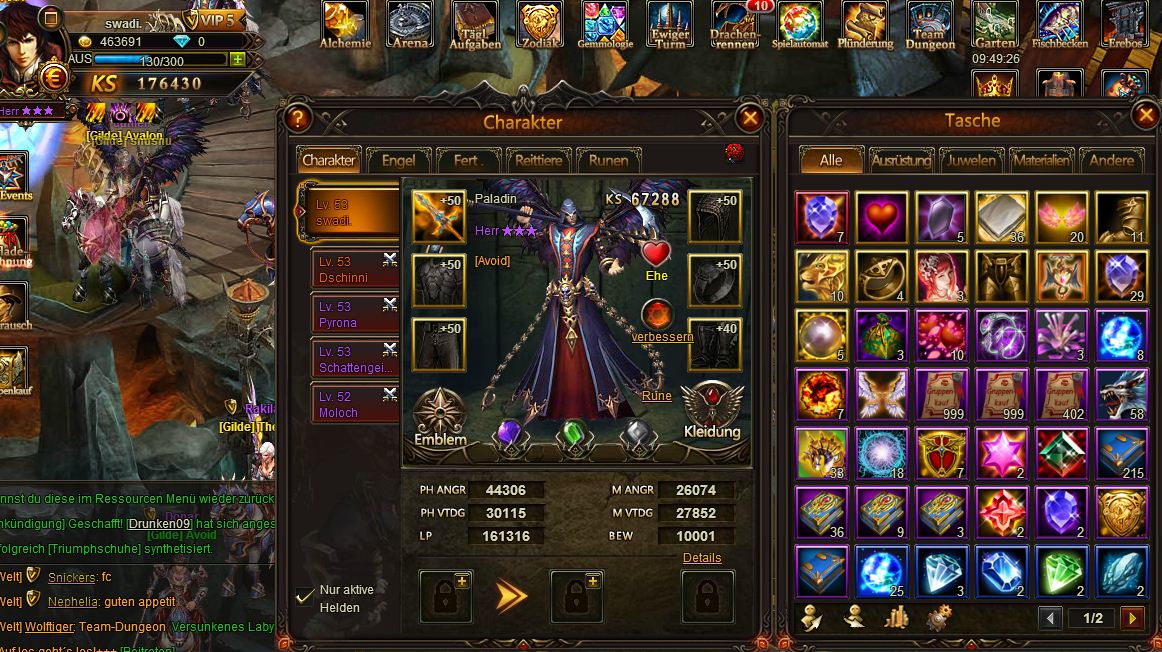The image size is (1162, 652).
Task: Open the Arena from the top bar
Action: click(410, 25)
